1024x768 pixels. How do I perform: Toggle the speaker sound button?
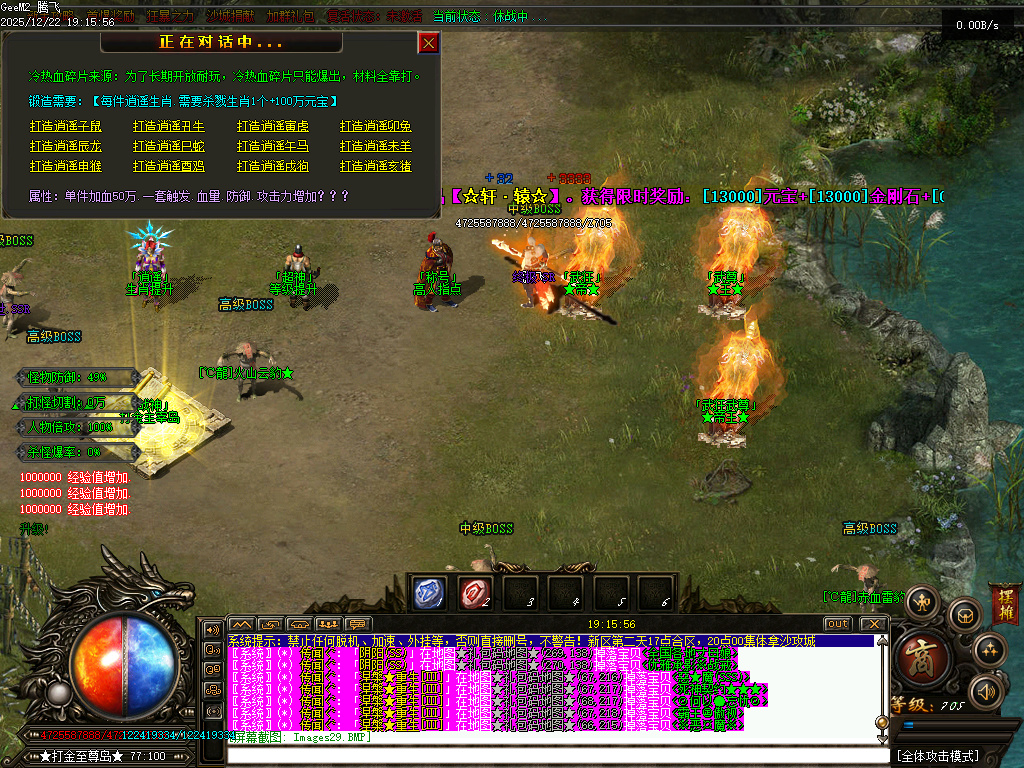tap(987, 690)
